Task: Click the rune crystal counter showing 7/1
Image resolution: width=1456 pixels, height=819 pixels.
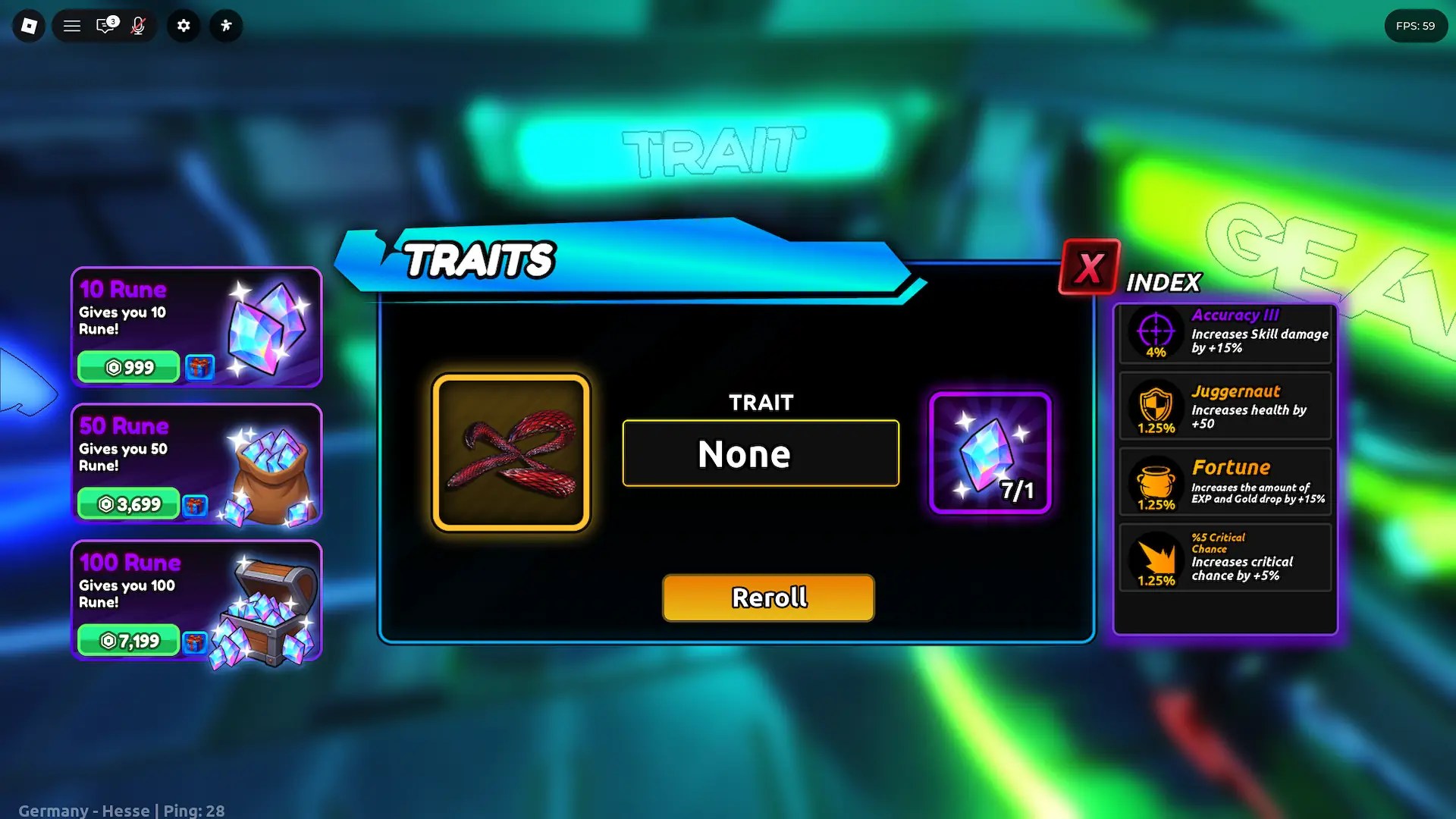Action: point(990,453)
